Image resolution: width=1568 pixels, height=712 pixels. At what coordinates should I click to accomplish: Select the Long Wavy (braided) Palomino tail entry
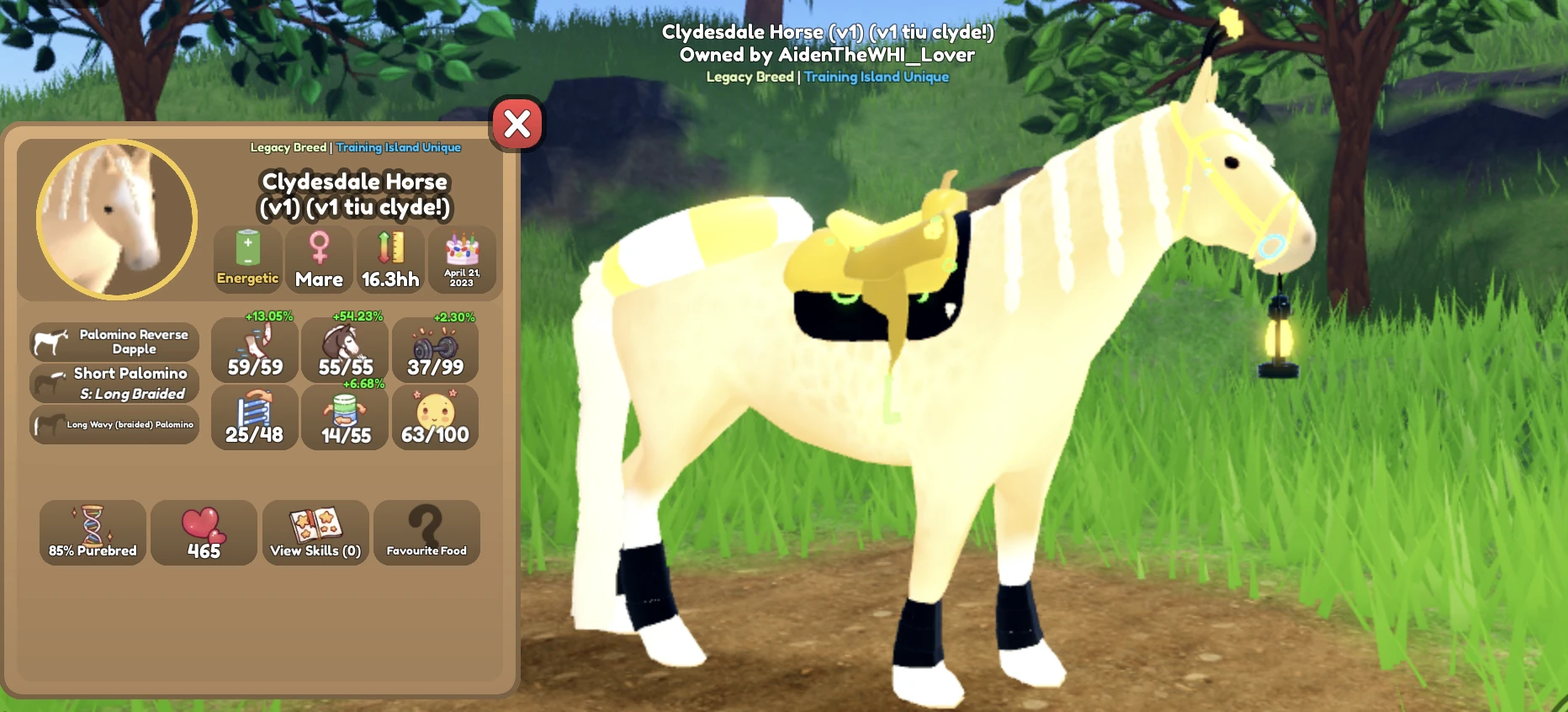click(x=114, y=423)
